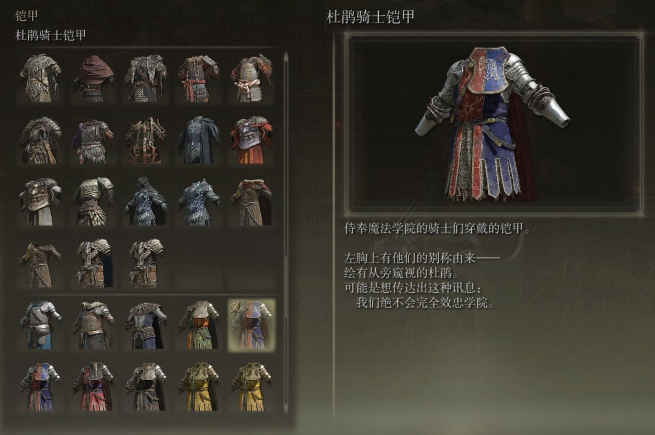Select the strapped wooden cage armor
655x435 pixels.
(146, 139)
